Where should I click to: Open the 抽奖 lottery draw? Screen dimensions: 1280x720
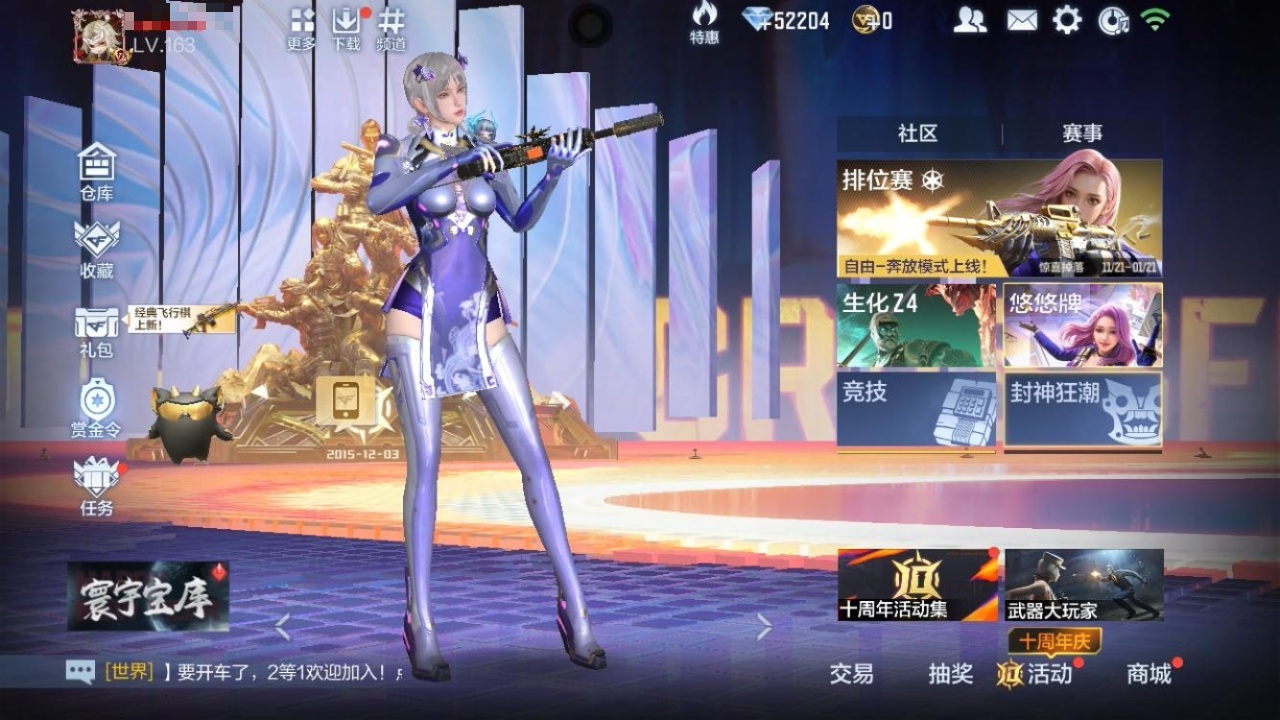950,674
